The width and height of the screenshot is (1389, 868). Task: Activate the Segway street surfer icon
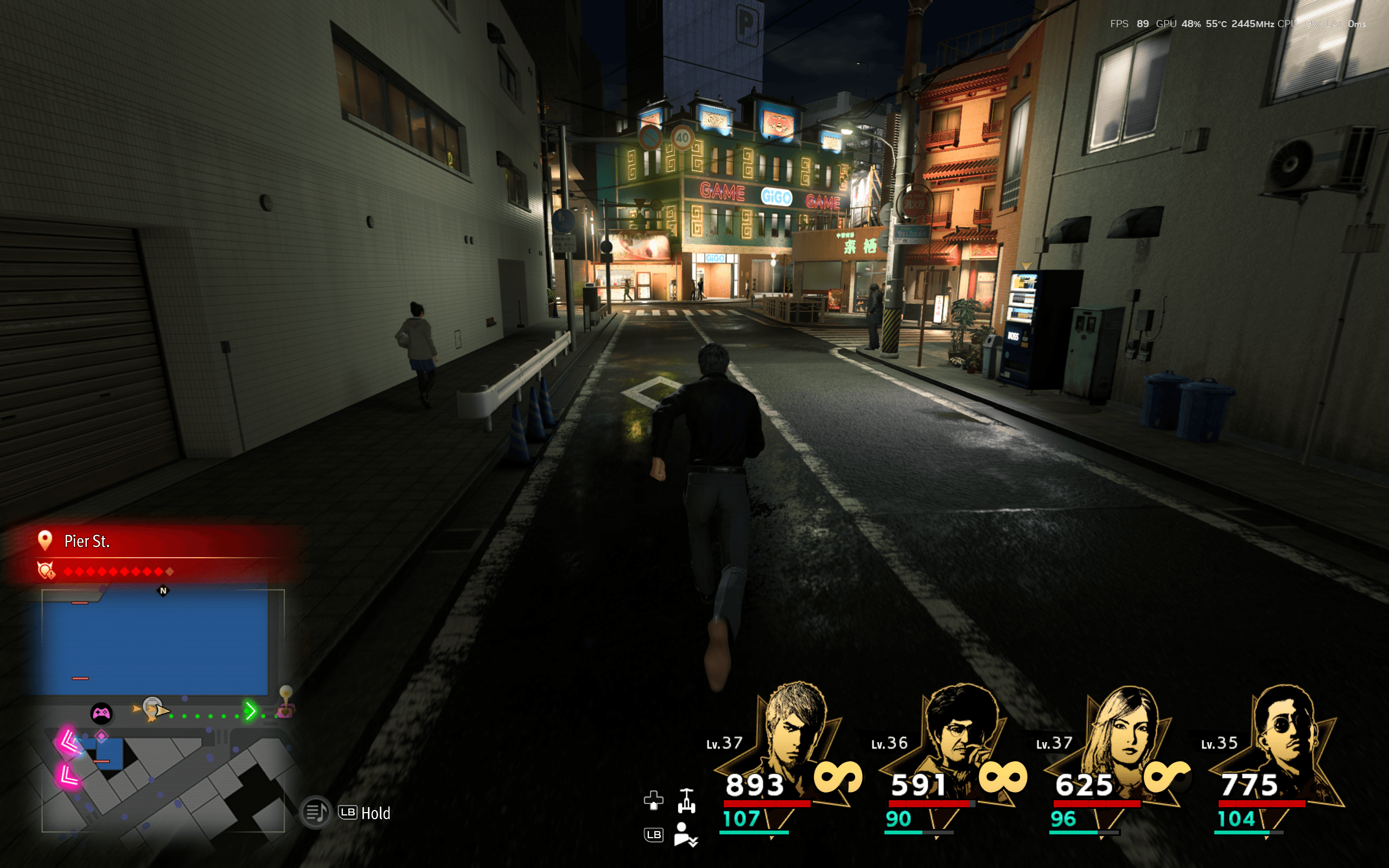coord(686,801)
